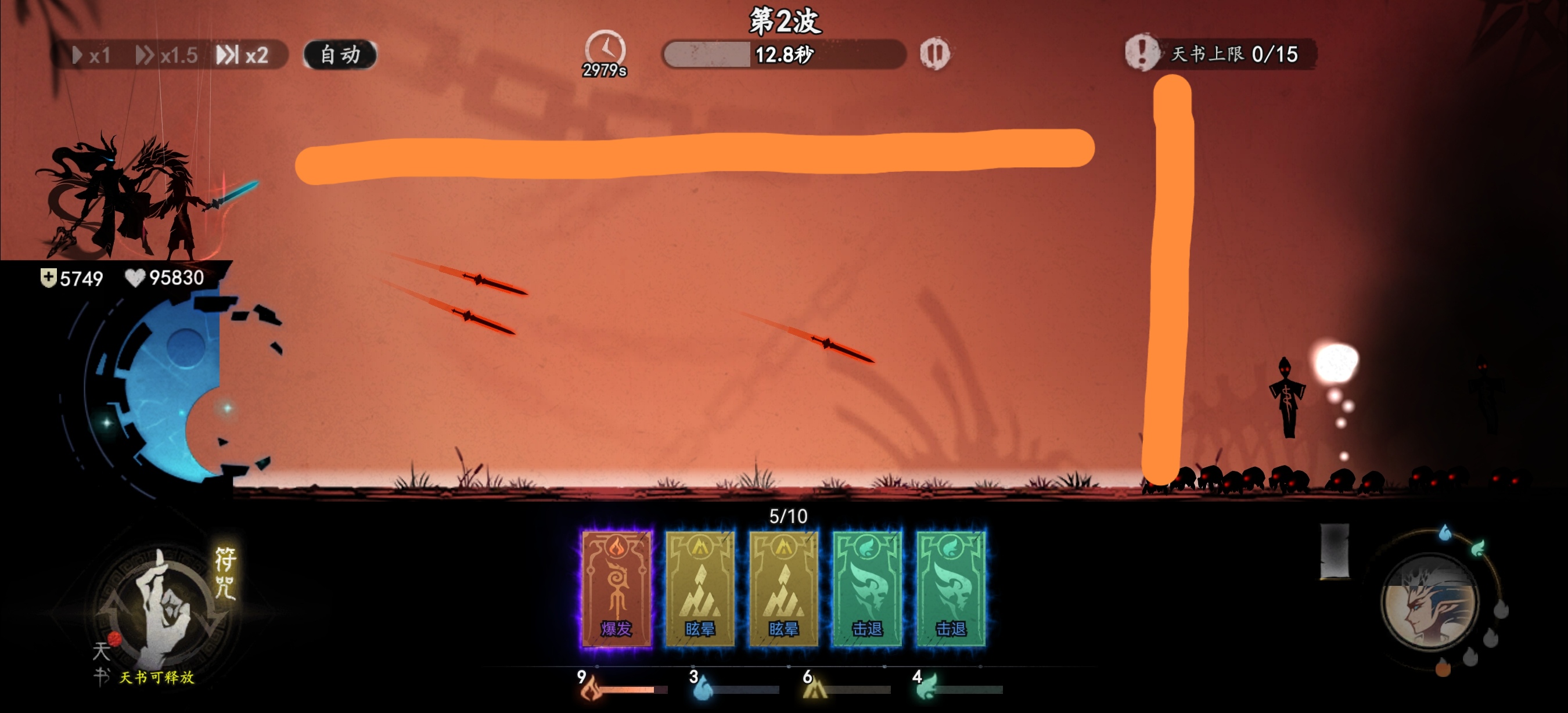1568x713 pixels.
Task: Toggle the 自动 auto-battle button
Action: [340, 55]
